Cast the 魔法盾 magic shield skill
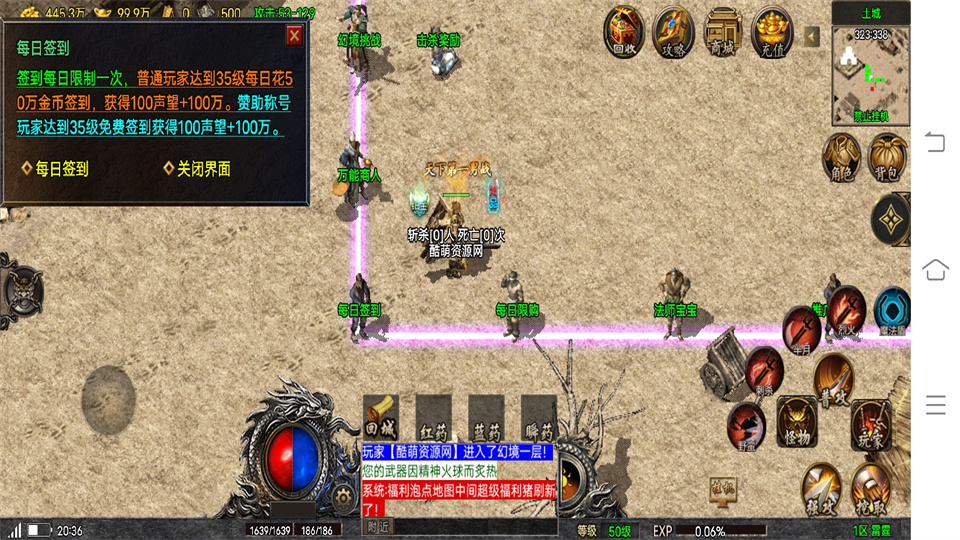This screenshot has height=540, width=960. pos(892,310)
